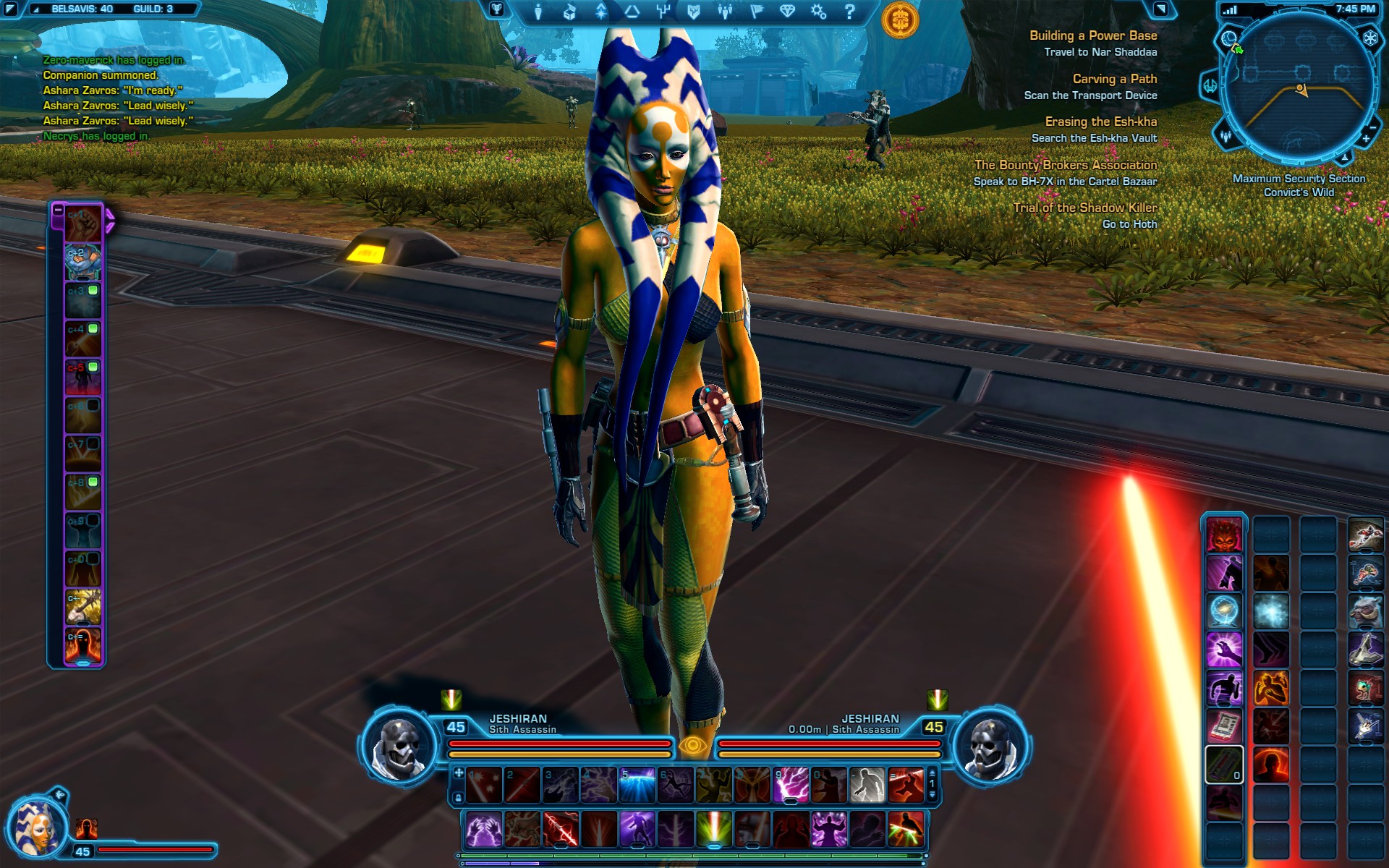Image resolution: width=1389 pixels, height=868 pixels.
Task: Open the Collections diamond icon
Action: (787, 12)
